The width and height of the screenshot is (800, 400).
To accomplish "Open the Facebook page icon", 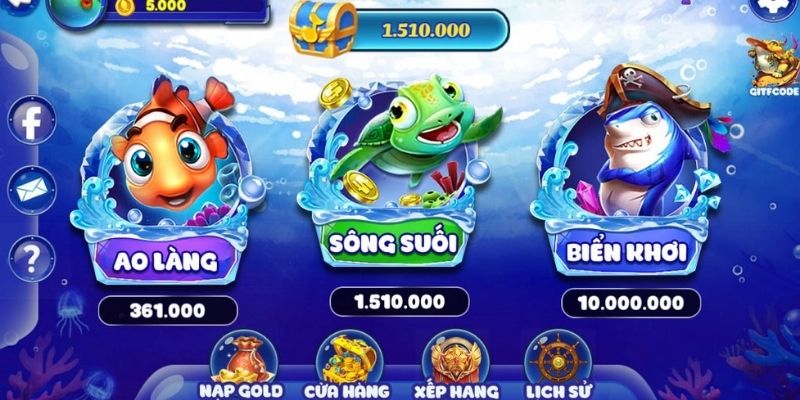I will [x=32, y=123].
